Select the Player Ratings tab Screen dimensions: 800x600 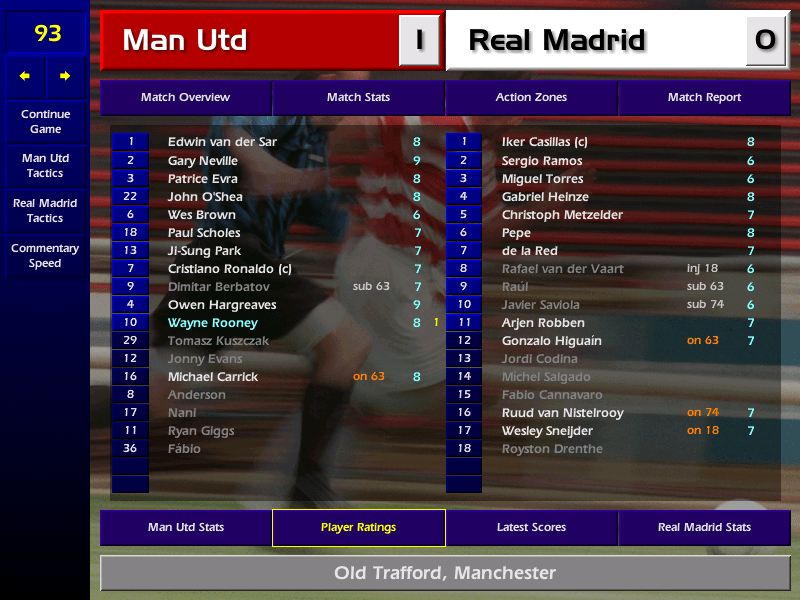[358, 527]
